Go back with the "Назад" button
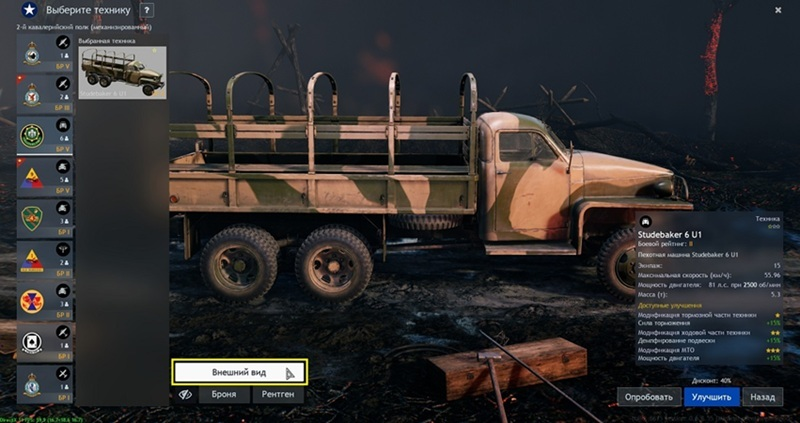 [762, 397]
